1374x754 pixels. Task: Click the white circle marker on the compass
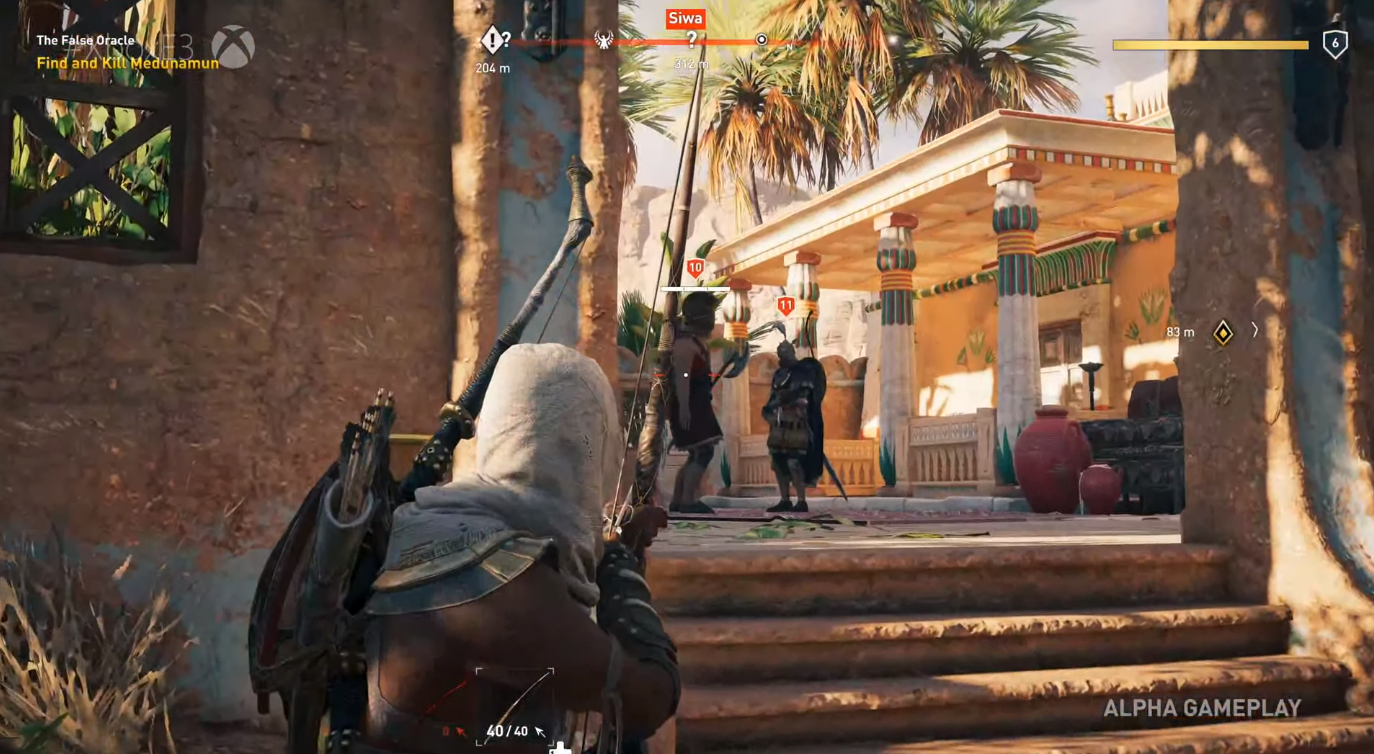[x=762, y=40]
